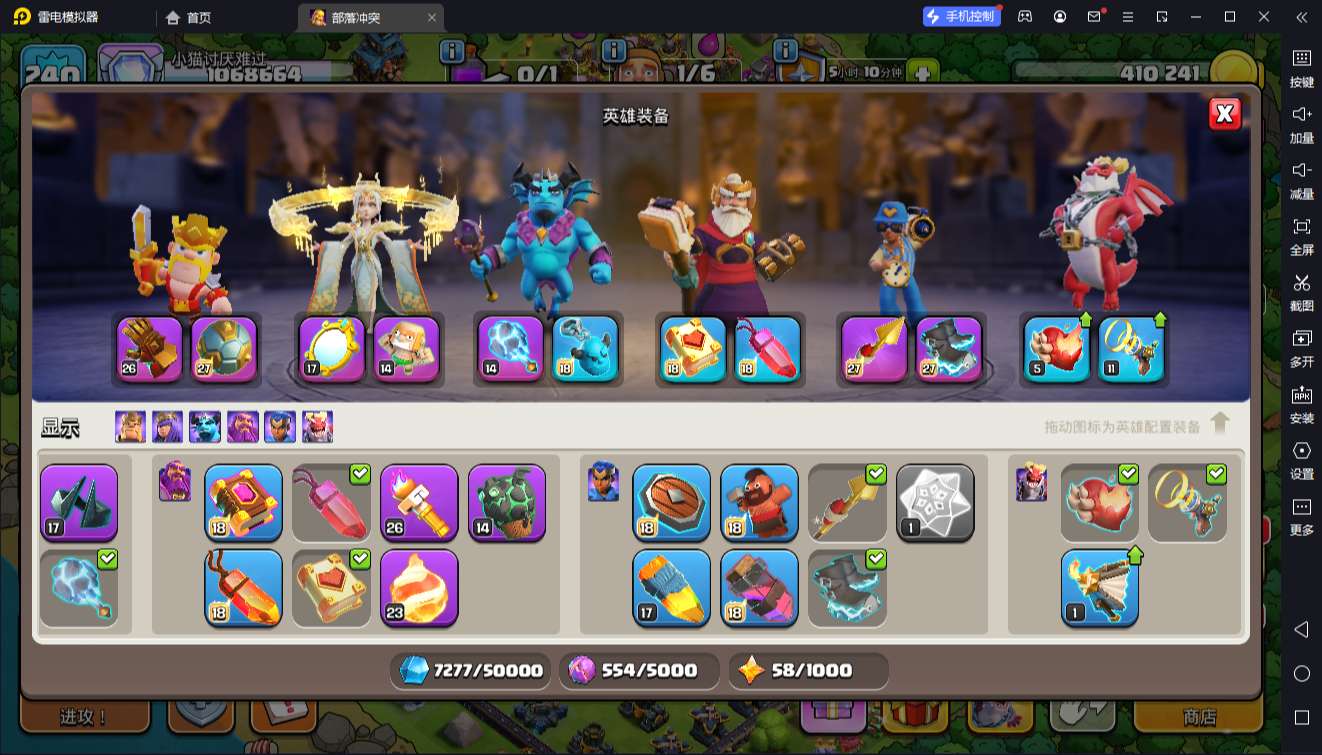Select the equipped level 17 golden mirror
This screenshot has height=755, width=1322.
coord(332,349)
